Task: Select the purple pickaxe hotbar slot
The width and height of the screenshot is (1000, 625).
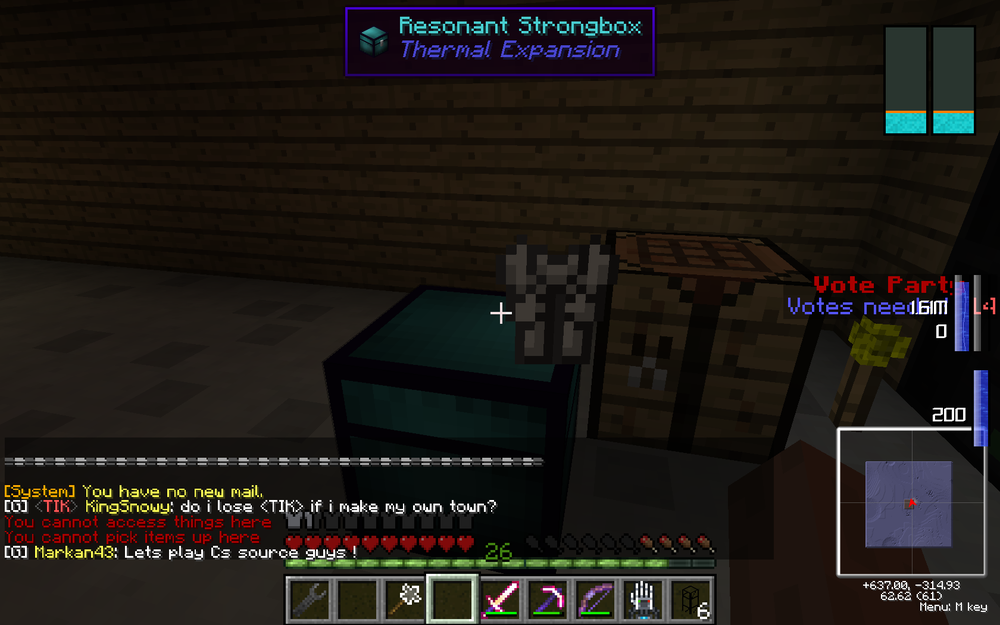Action: click(x=547, y=598)
